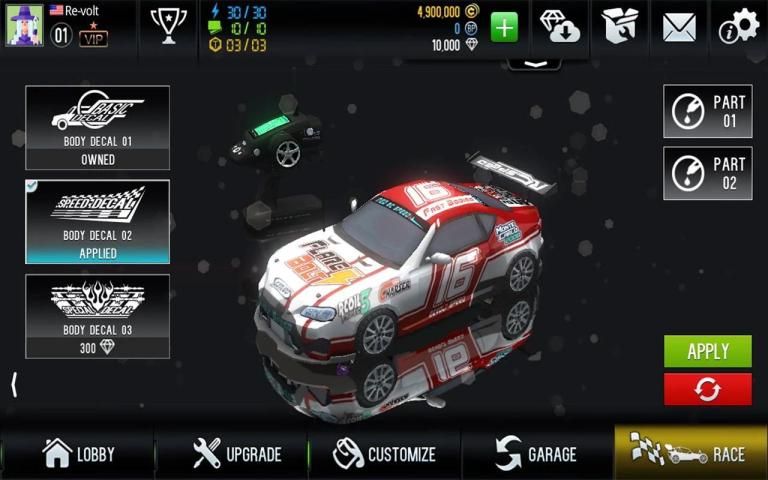
Task: Open the gift box rewards
Action: [620, 26]
